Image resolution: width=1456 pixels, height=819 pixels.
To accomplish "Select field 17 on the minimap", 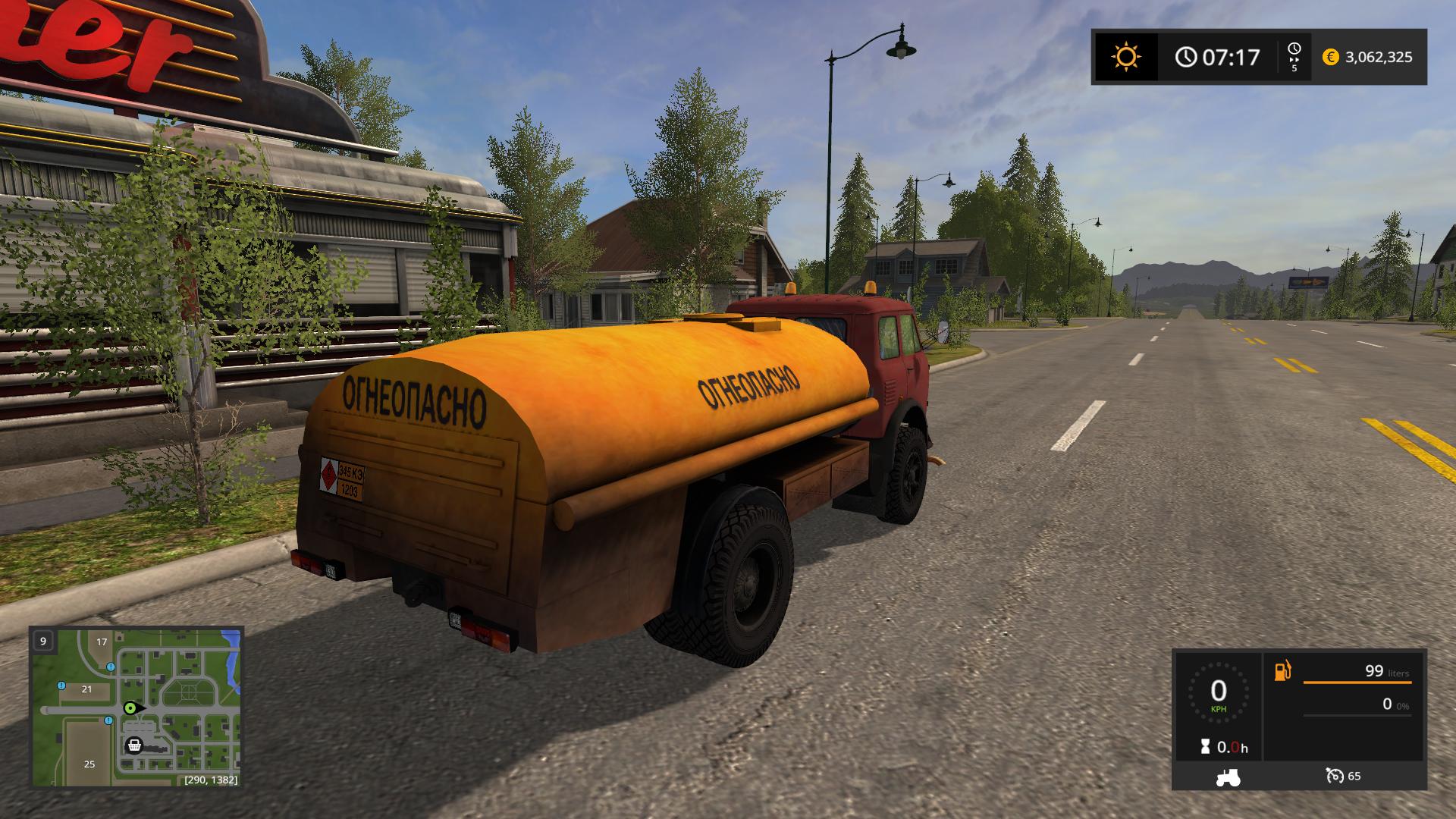I will pyautogui.click(x=102, y=642).
